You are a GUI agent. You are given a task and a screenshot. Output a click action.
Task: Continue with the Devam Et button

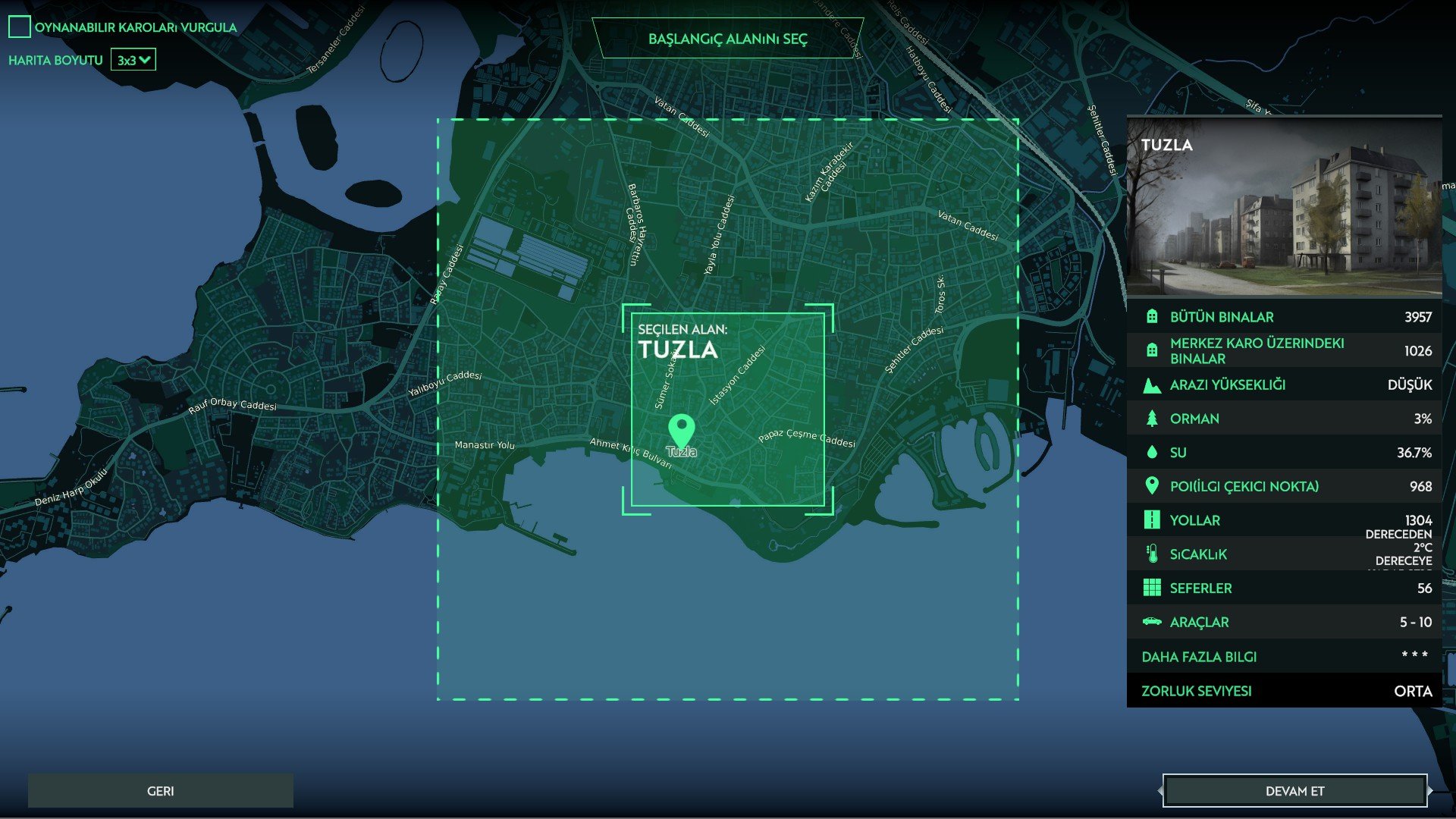coord(1294,791)
